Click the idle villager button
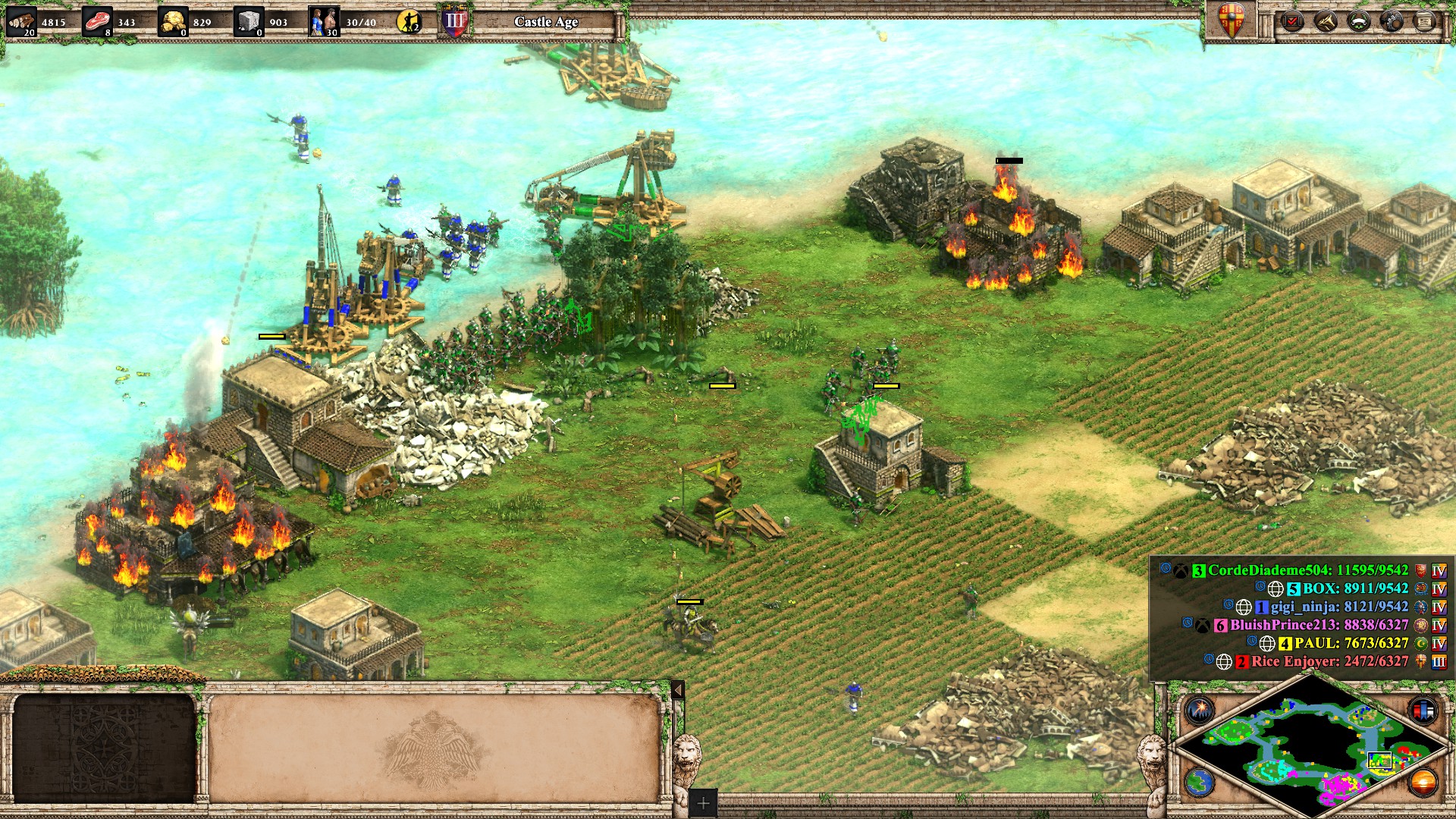The width and height of the screenshot is (1456, 819). (x=409, y=22)
